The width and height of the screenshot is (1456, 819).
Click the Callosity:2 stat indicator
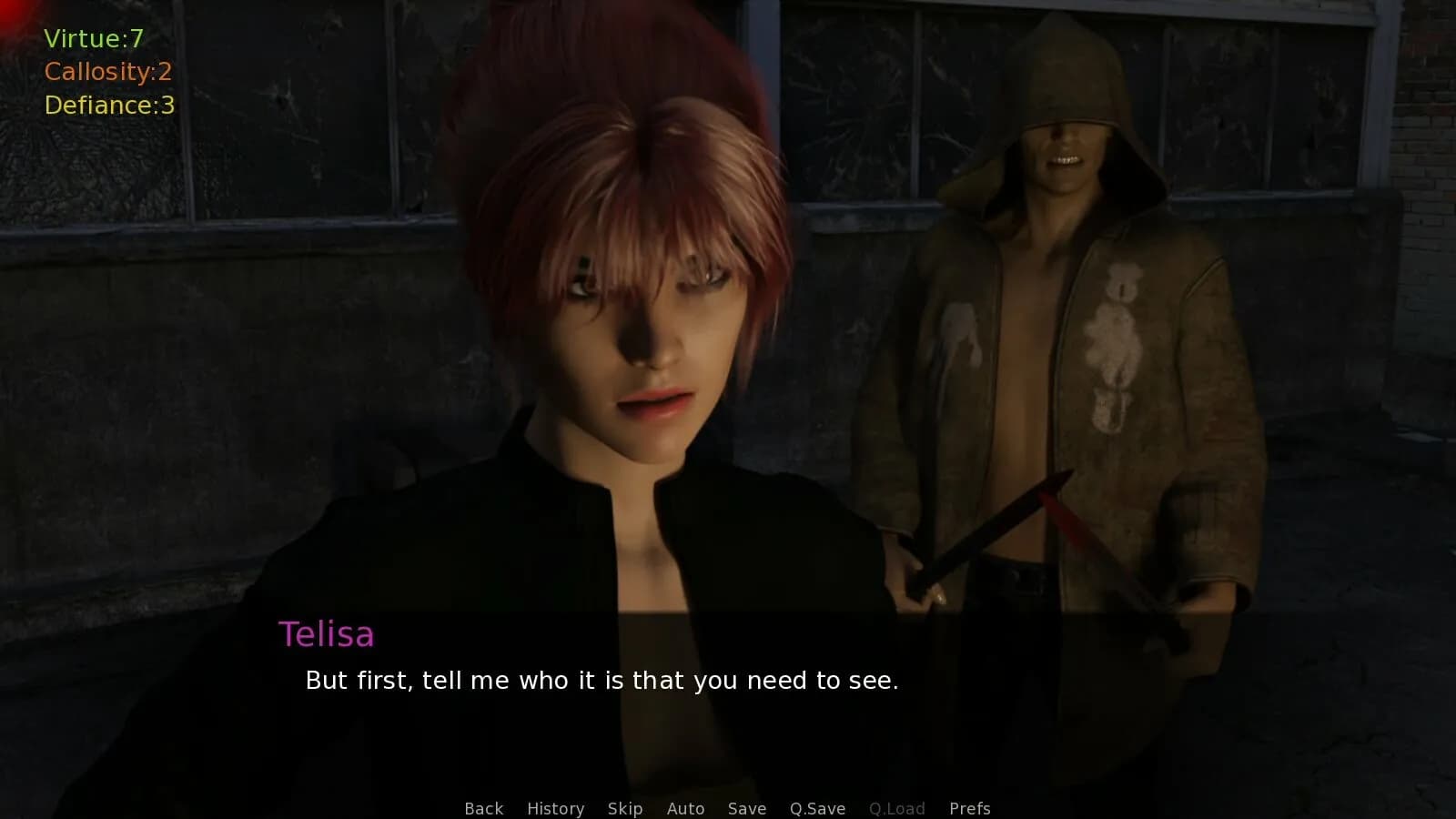[108, 72]
